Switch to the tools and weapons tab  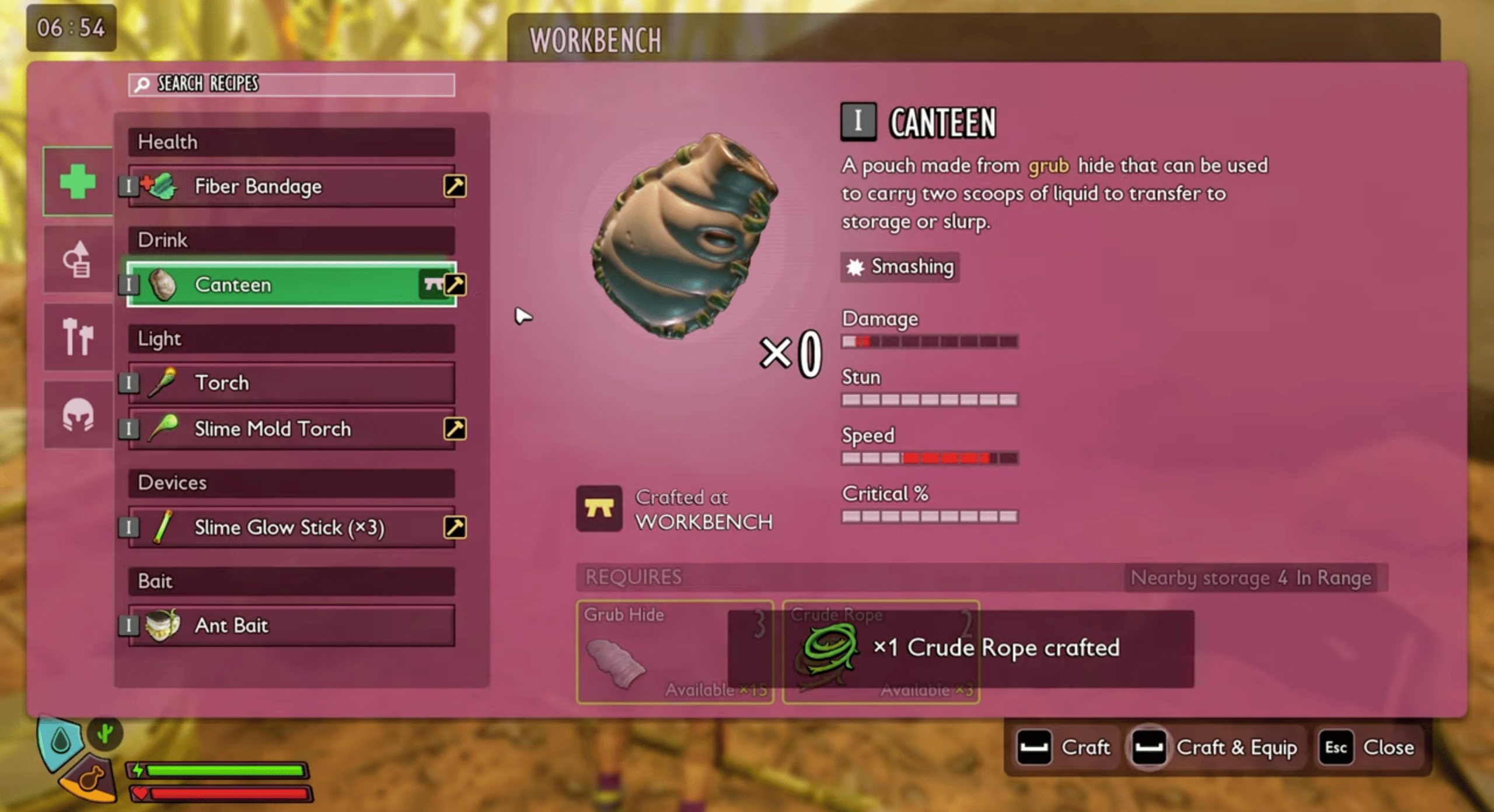tap(78, 337)
